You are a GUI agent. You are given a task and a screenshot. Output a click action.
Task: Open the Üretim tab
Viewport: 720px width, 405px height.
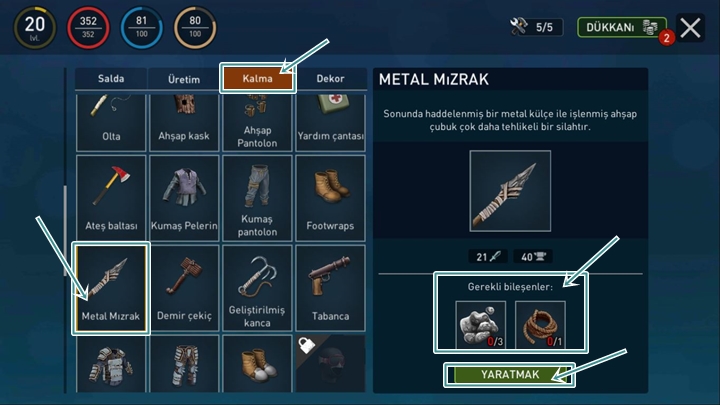tap(184, 79)
